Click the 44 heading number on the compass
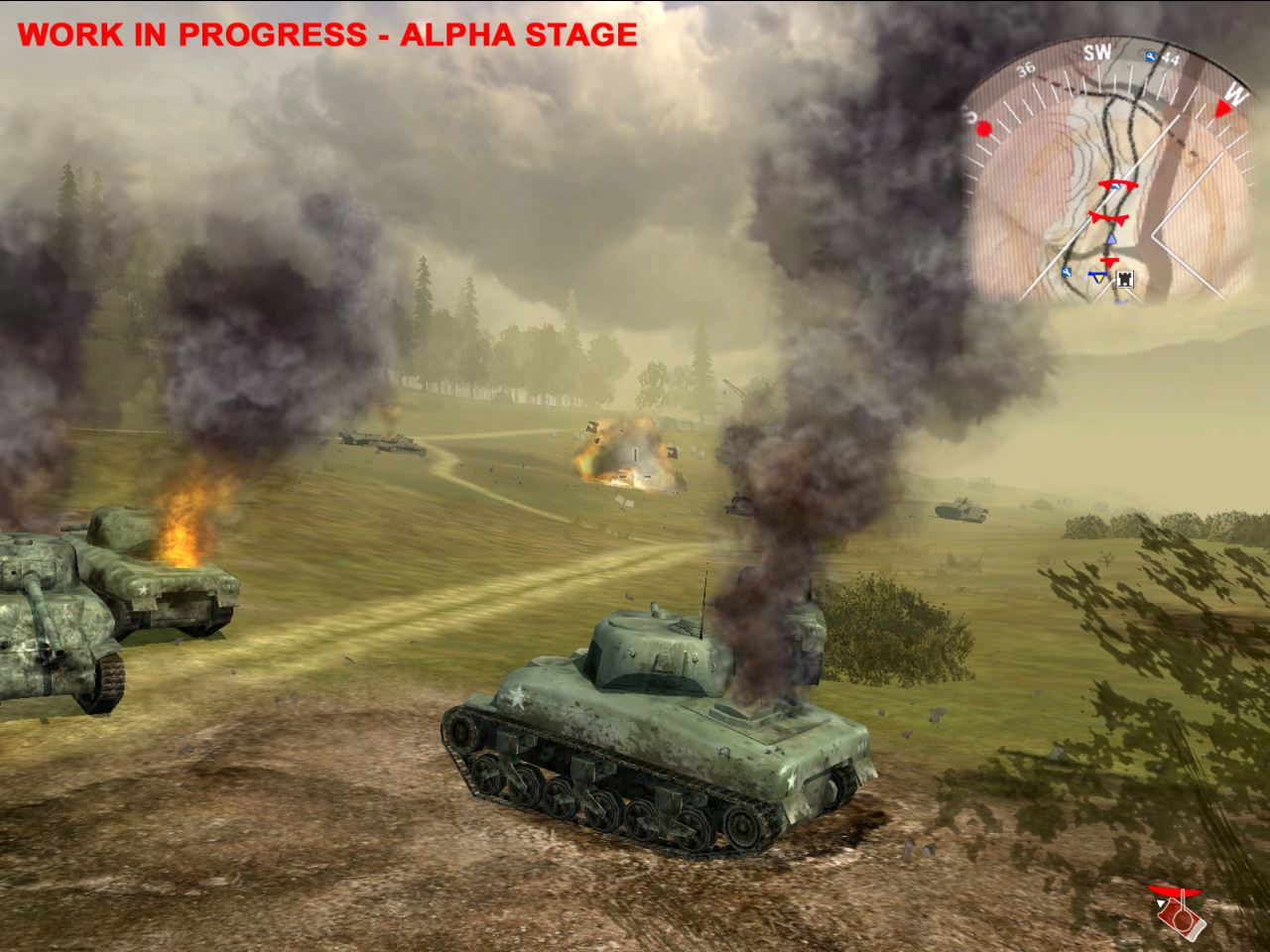The height and width of the screenshot is (952, 1270). tap(1169, 59)
